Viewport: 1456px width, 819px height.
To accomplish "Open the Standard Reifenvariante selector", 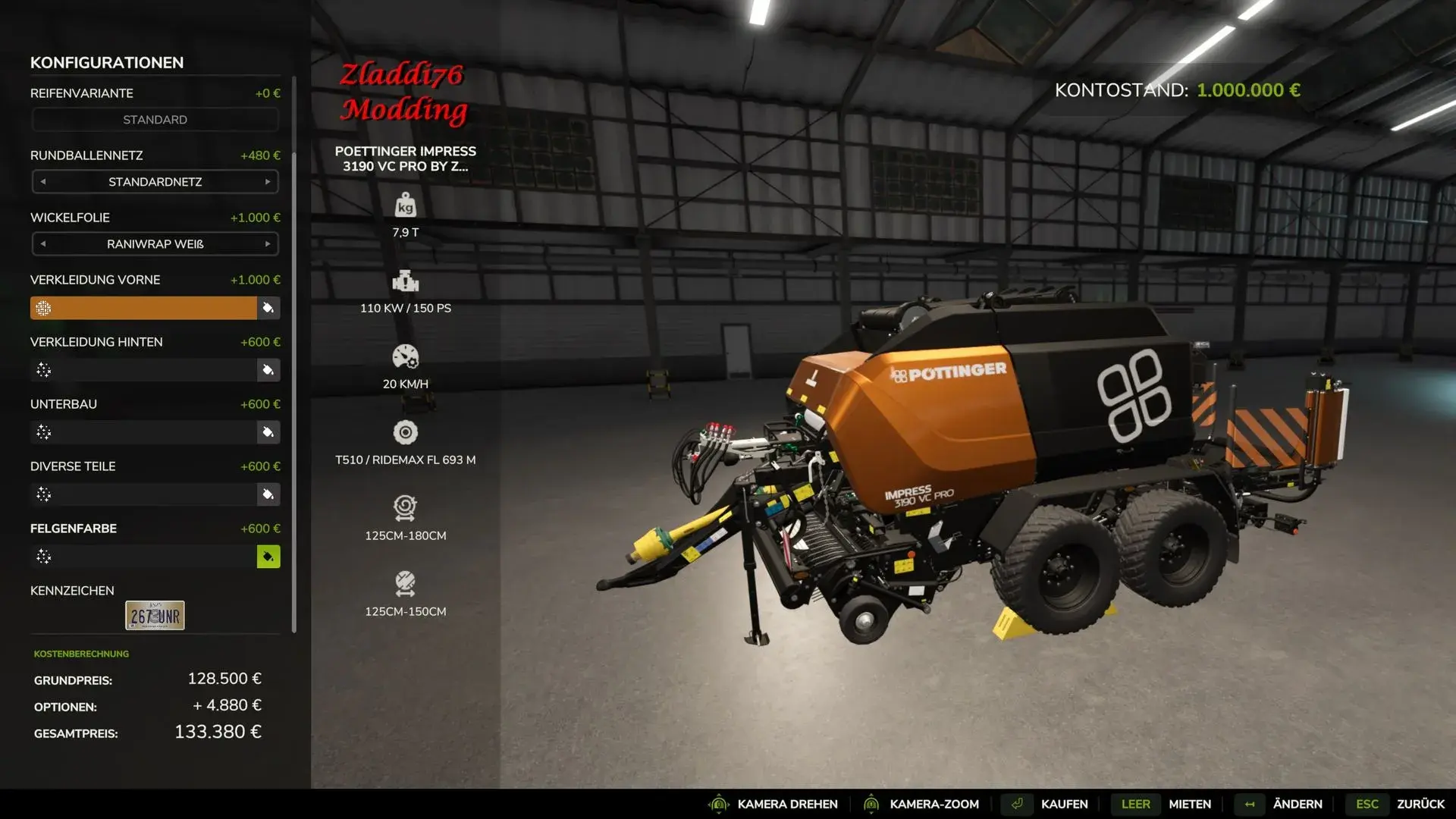I will click(x=155, y=119).
